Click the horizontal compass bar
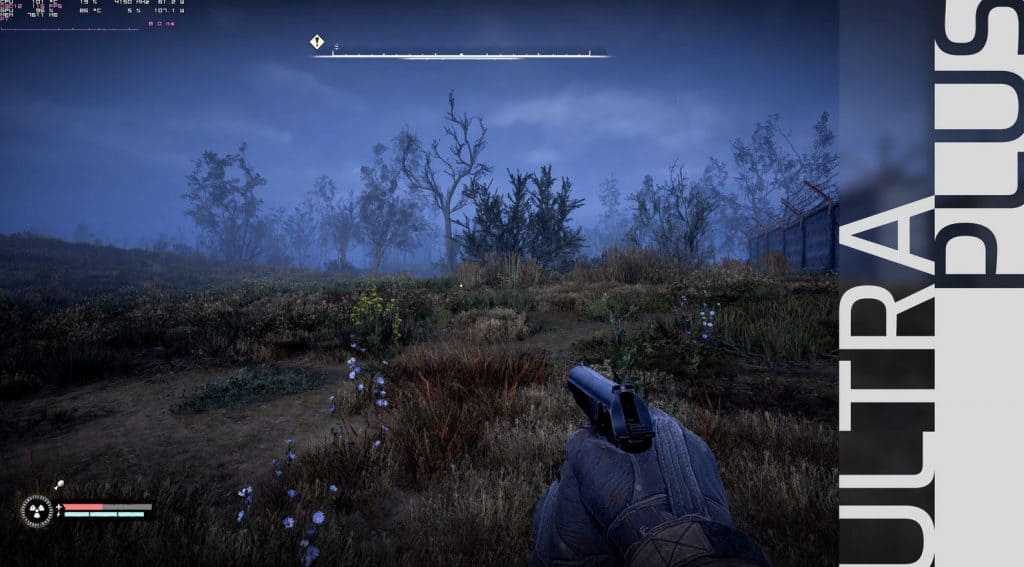 (460, 55)
